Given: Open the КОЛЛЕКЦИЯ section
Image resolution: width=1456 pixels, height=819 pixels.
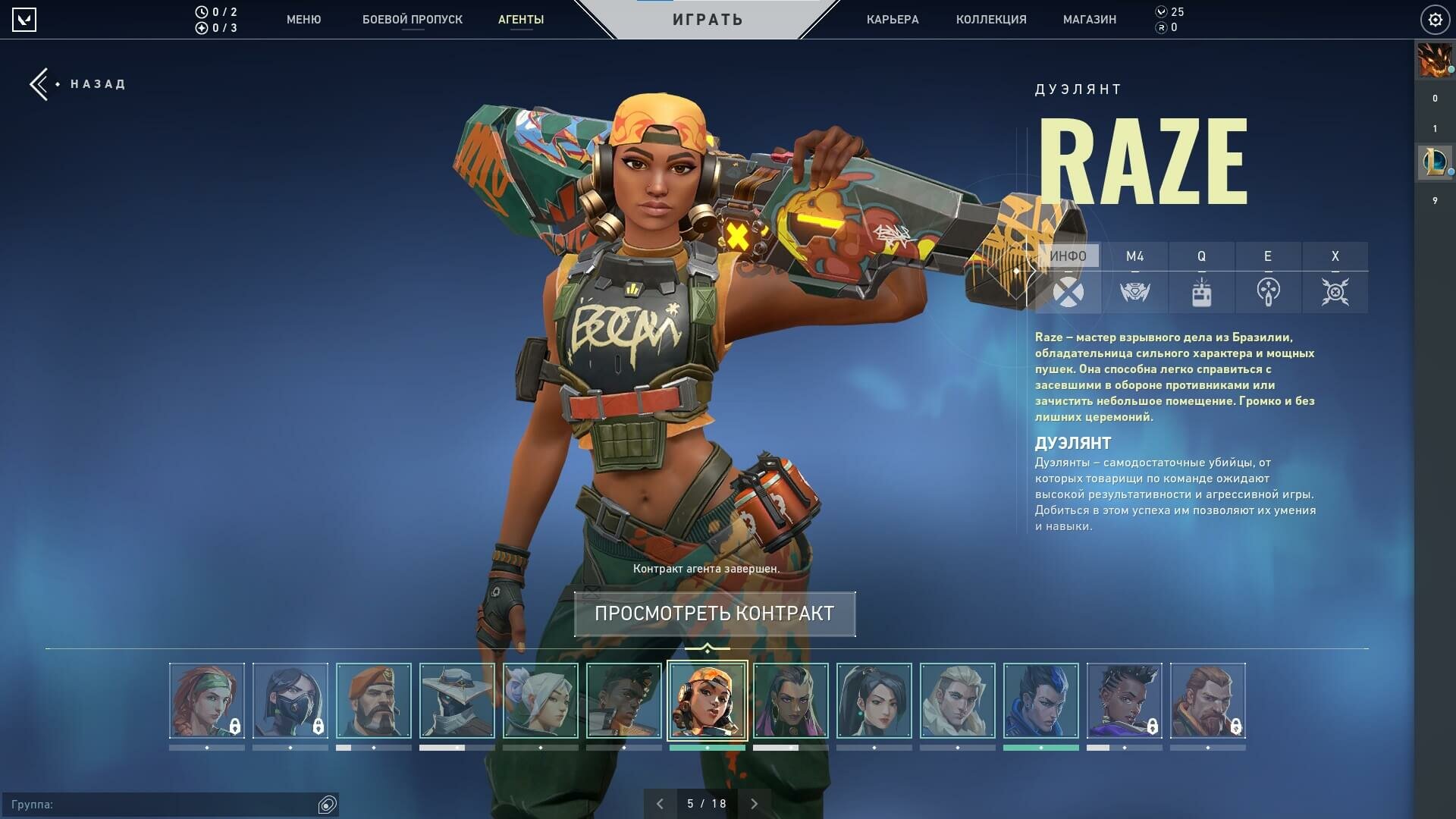Looking at the screenshot, I should click(x=990, y=20).
